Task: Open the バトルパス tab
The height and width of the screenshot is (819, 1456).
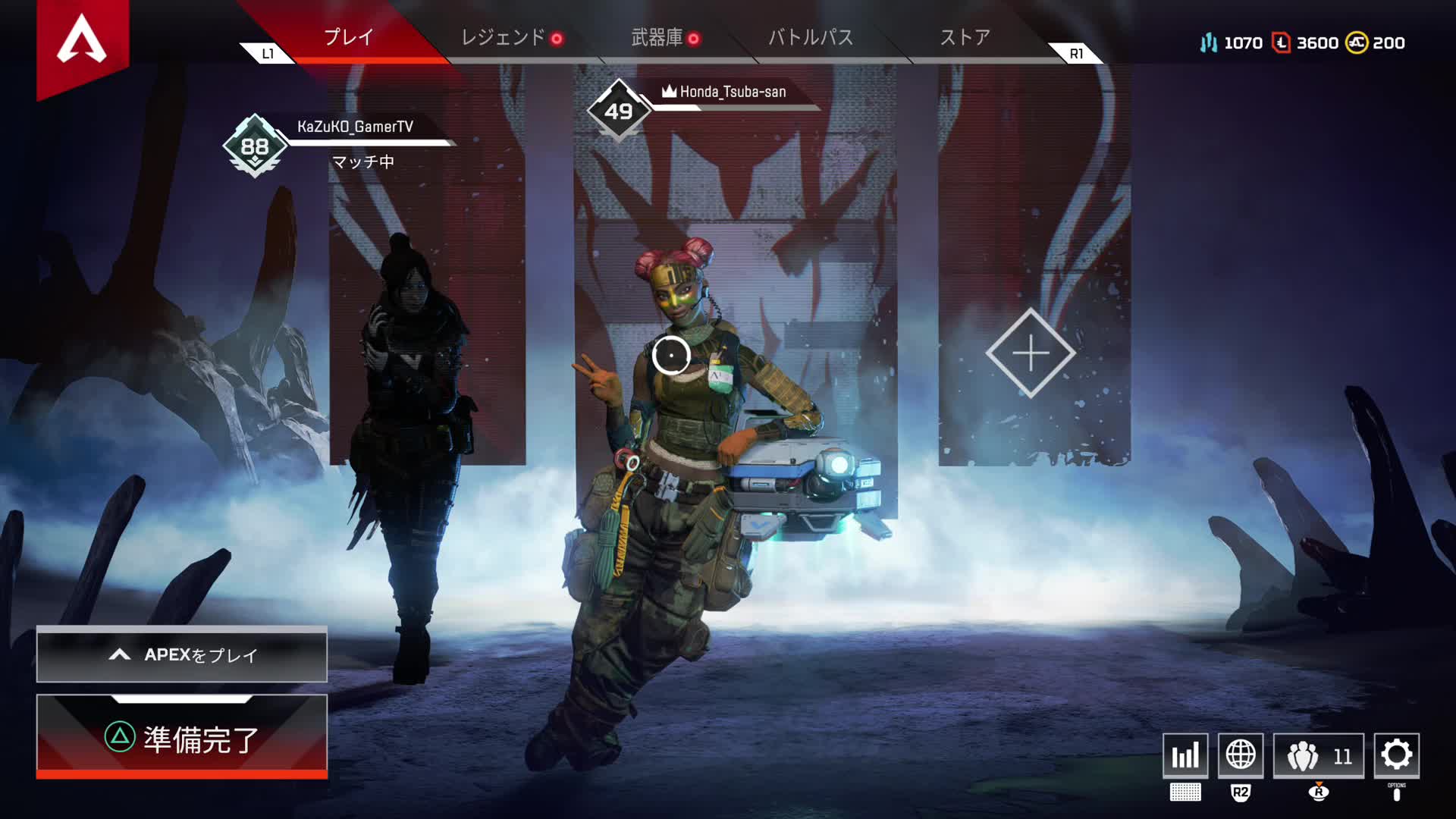Action: (x=811, y=37)
